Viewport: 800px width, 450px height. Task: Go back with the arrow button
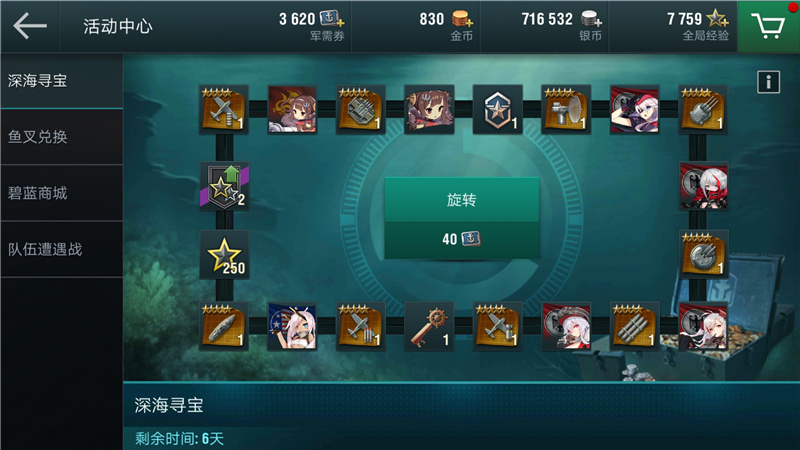click(30, 26)
